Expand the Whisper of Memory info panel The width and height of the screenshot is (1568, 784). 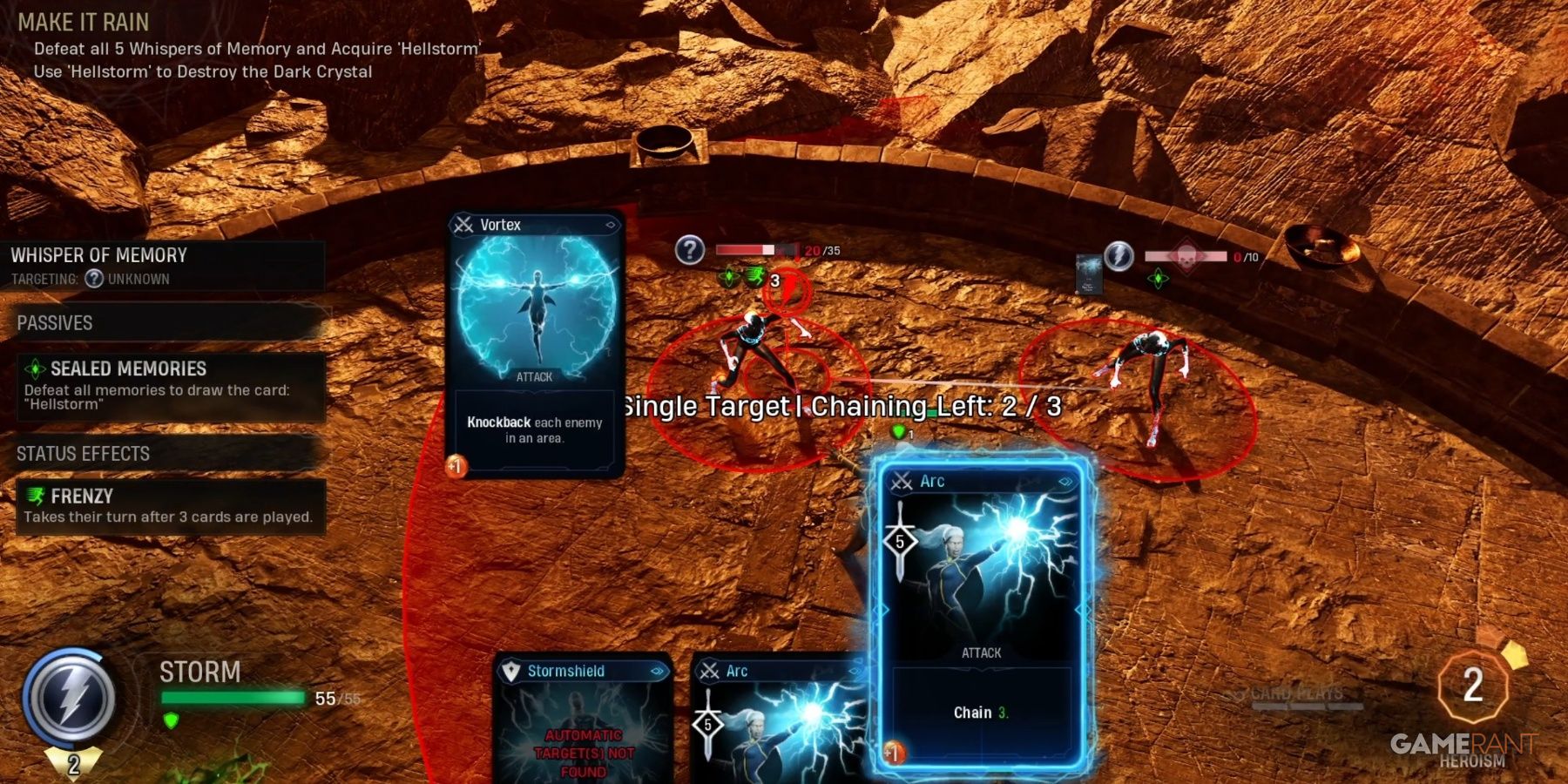click(x=98, y=255)
